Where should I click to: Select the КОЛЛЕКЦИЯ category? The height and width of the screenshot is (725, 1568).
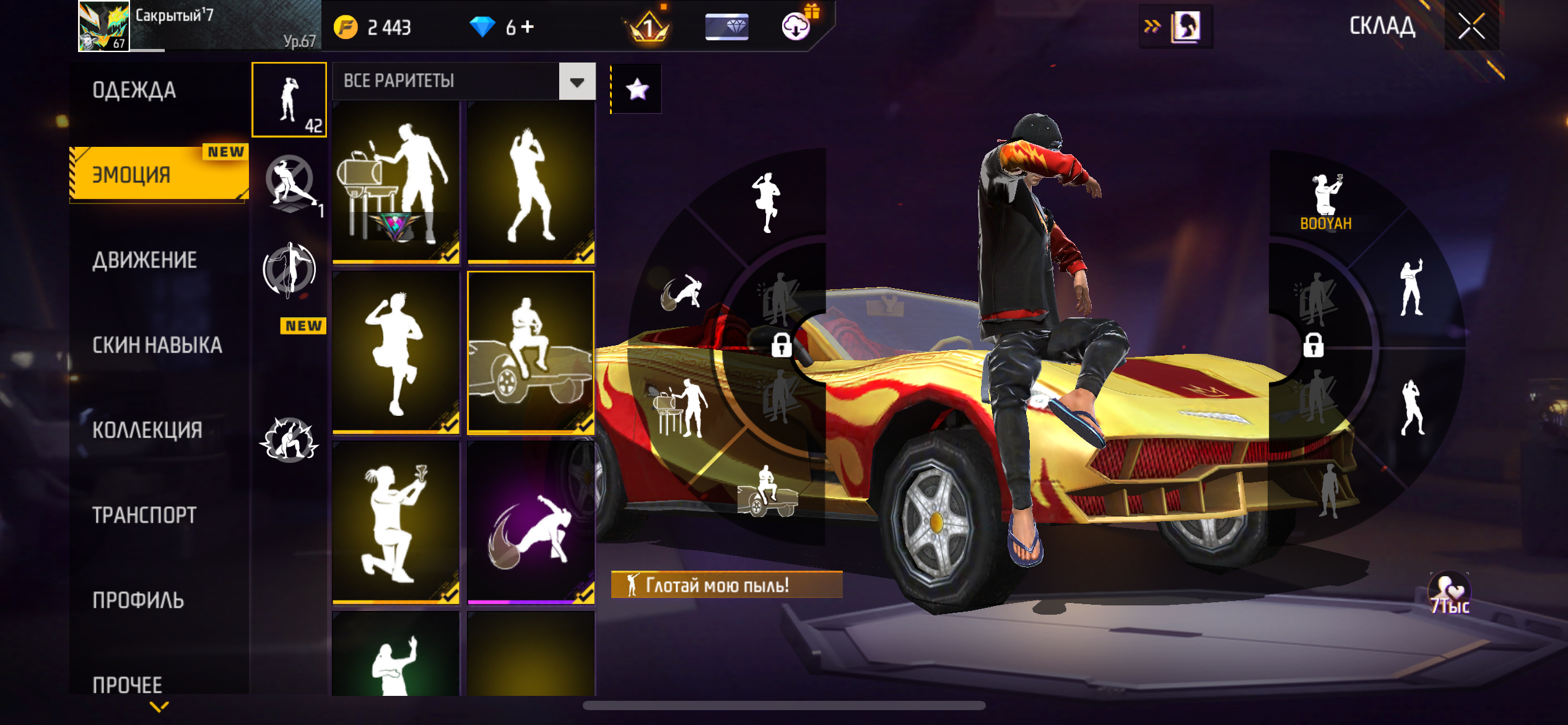click(147, 430)
